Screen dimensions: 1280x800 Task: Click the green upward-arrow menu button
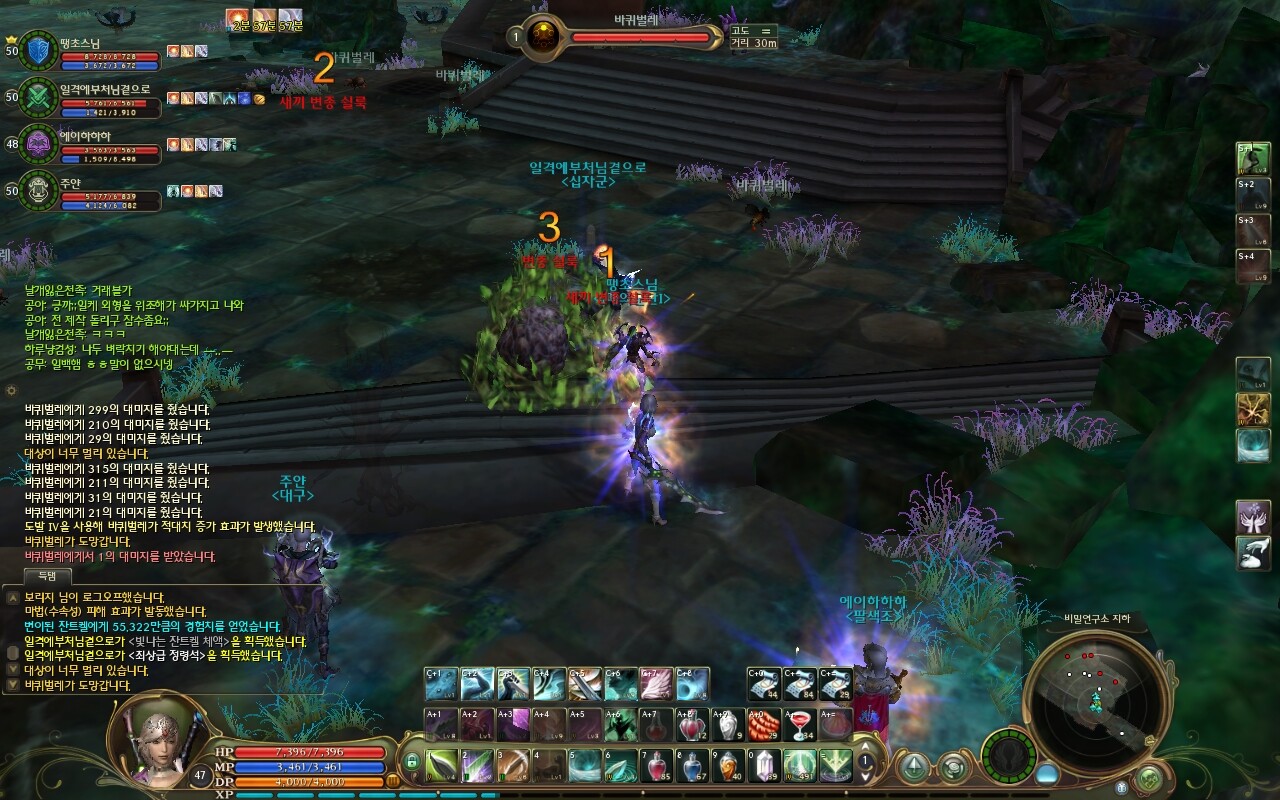[x=914, y=768]
